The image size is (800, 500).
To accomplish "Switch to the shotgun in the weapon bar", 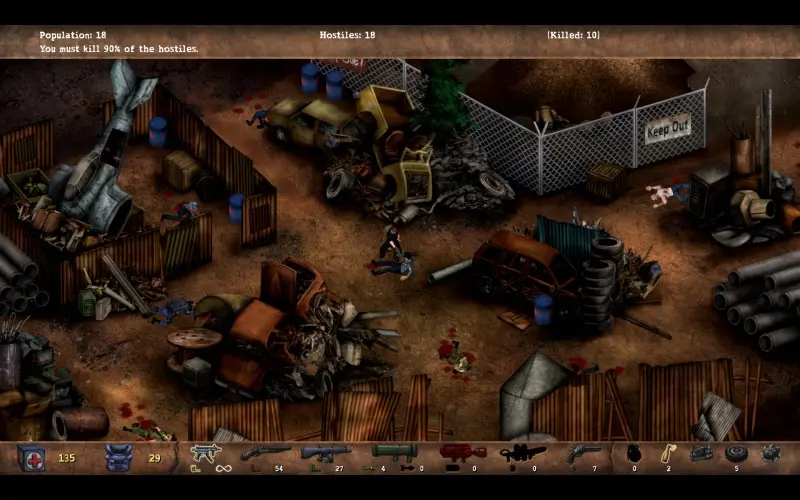I will (264, 453).
